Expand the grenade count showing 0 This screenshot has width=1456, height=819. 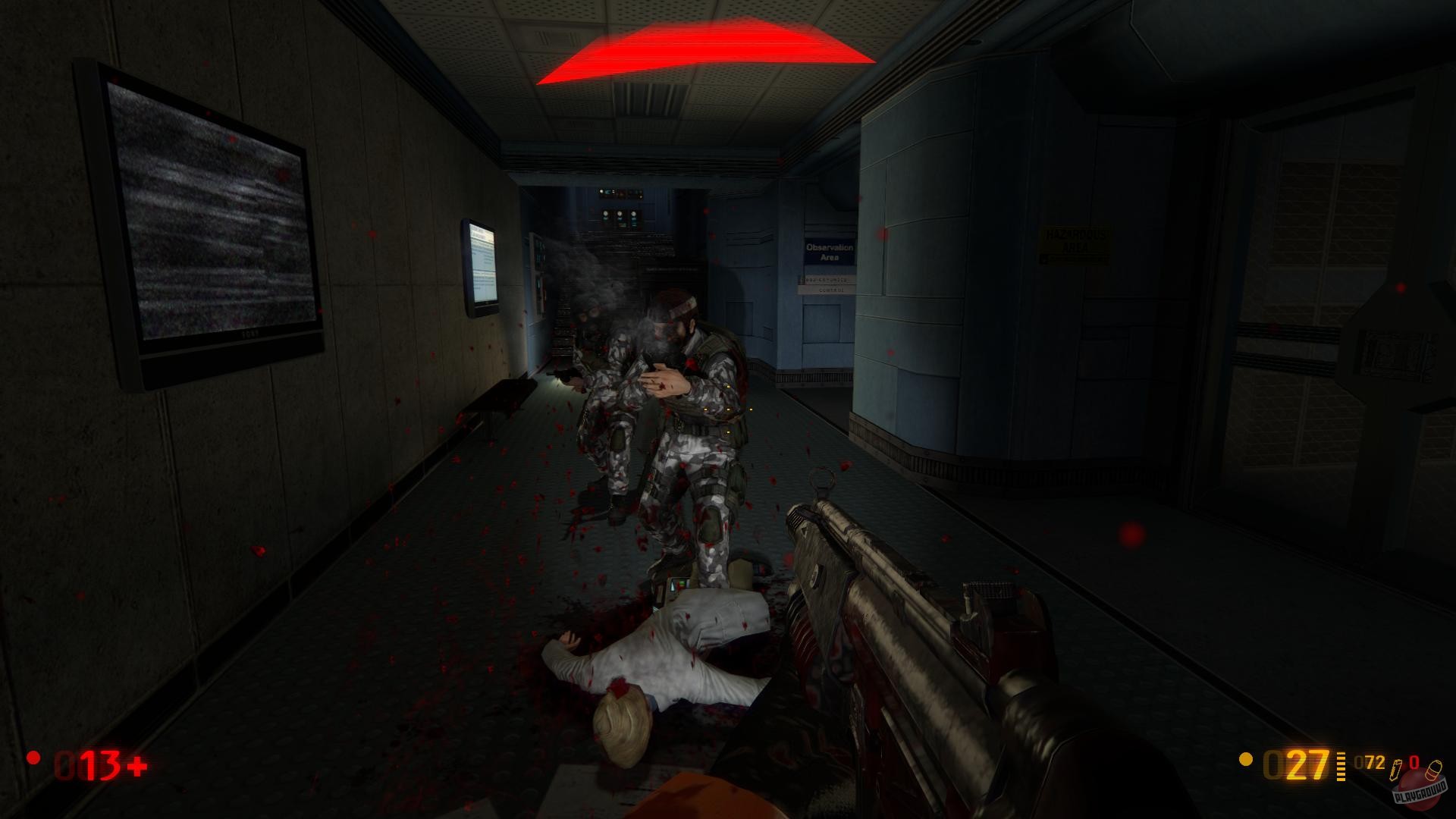pos(1414,762)
